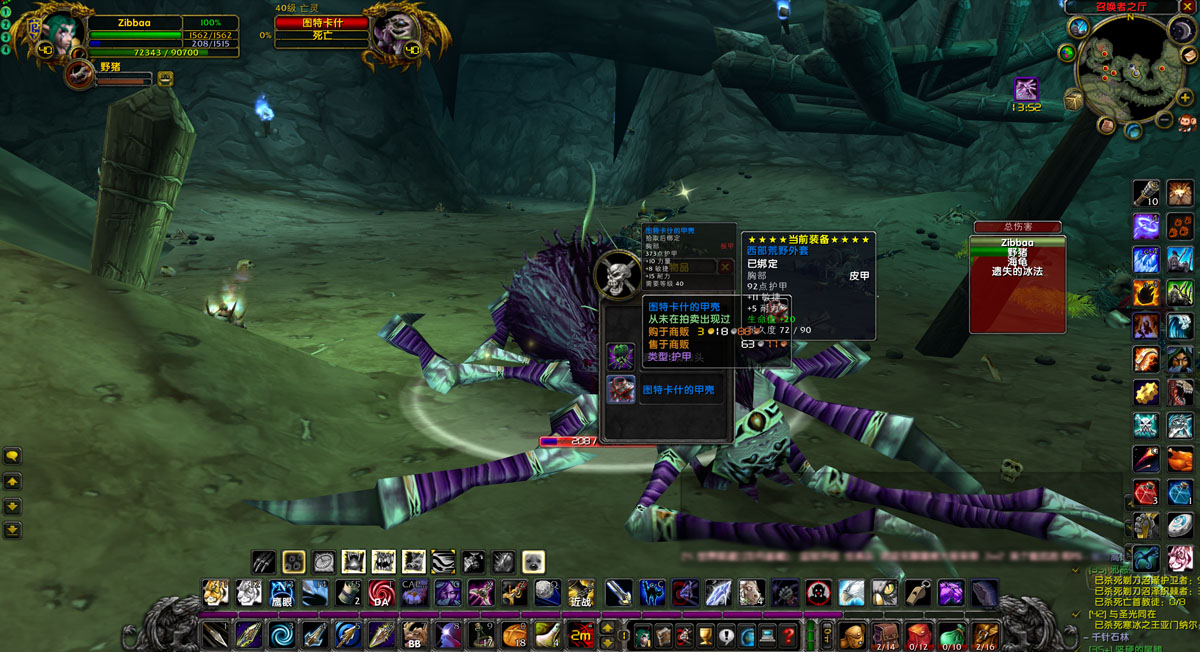Image resolution: width=1200 pixels, height=652 pixels.
Task: Click the 野猪 pet portrait frame
Action: click(x=79, y=74)
